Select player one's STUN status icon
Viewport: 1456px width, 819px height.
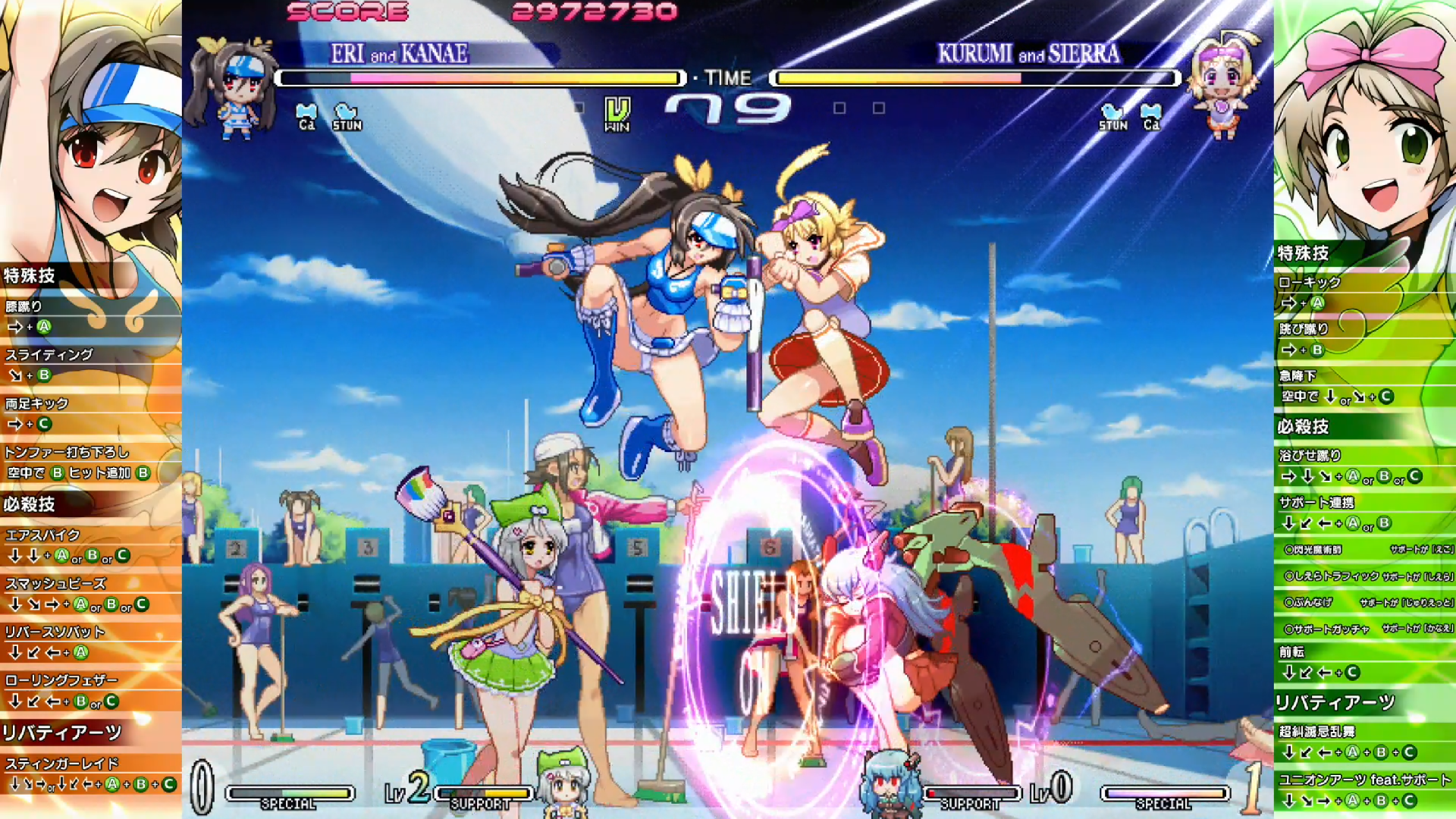347,116
